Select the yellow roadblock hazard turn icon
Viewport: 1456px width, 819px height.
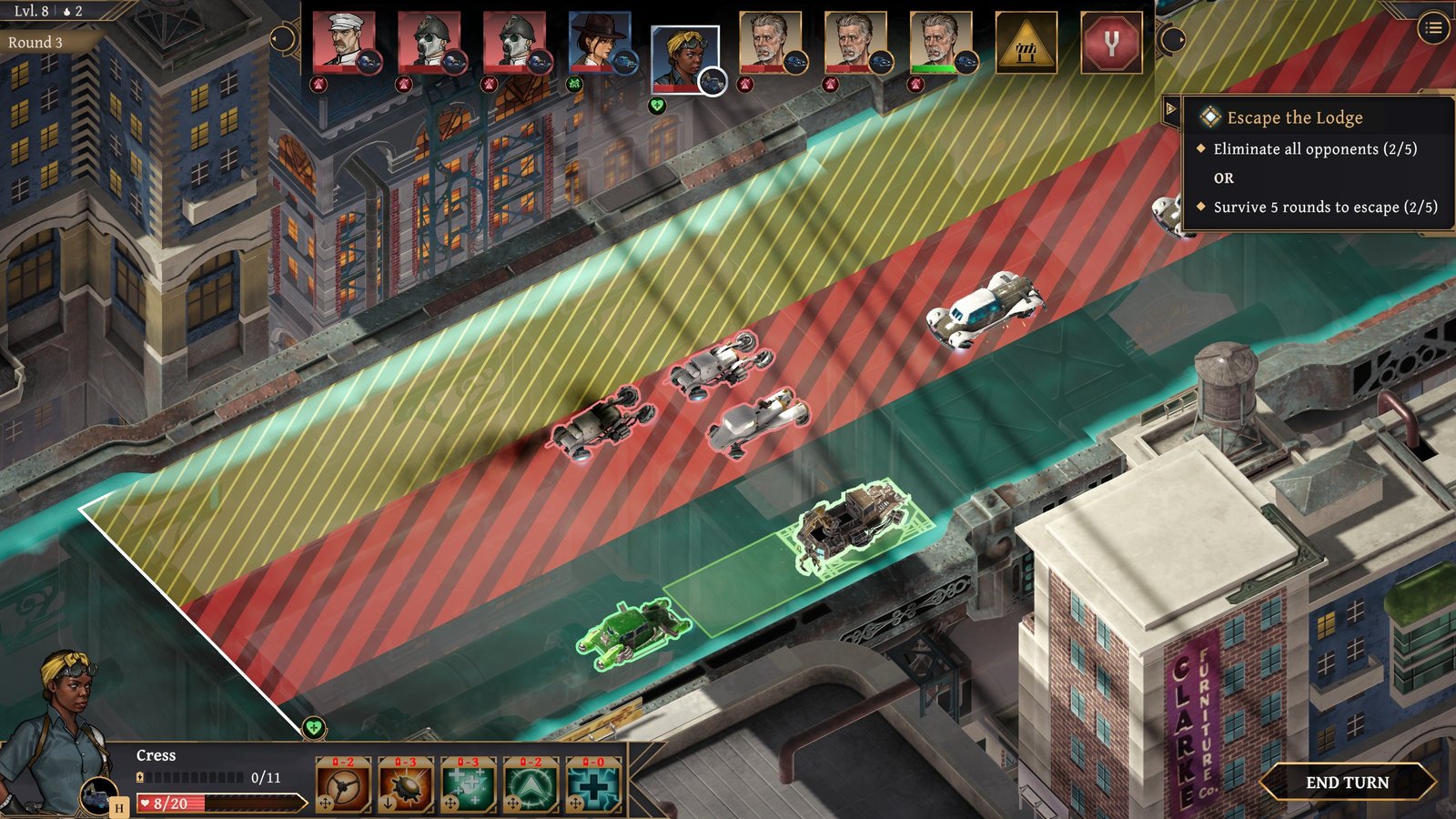pos(1026,42)
